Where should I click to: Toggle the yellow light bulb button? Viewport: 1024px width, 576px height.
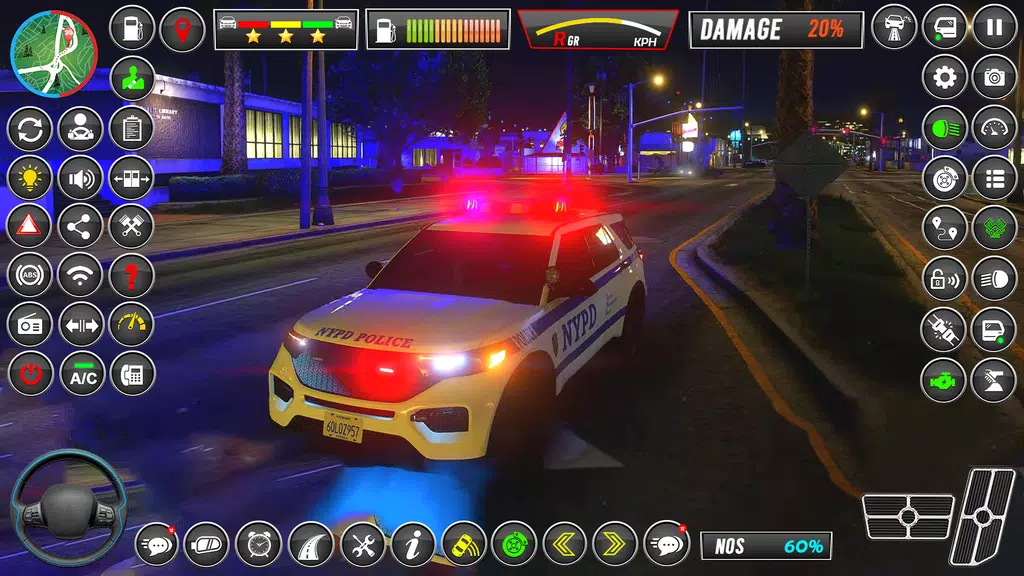pos(29,178)
